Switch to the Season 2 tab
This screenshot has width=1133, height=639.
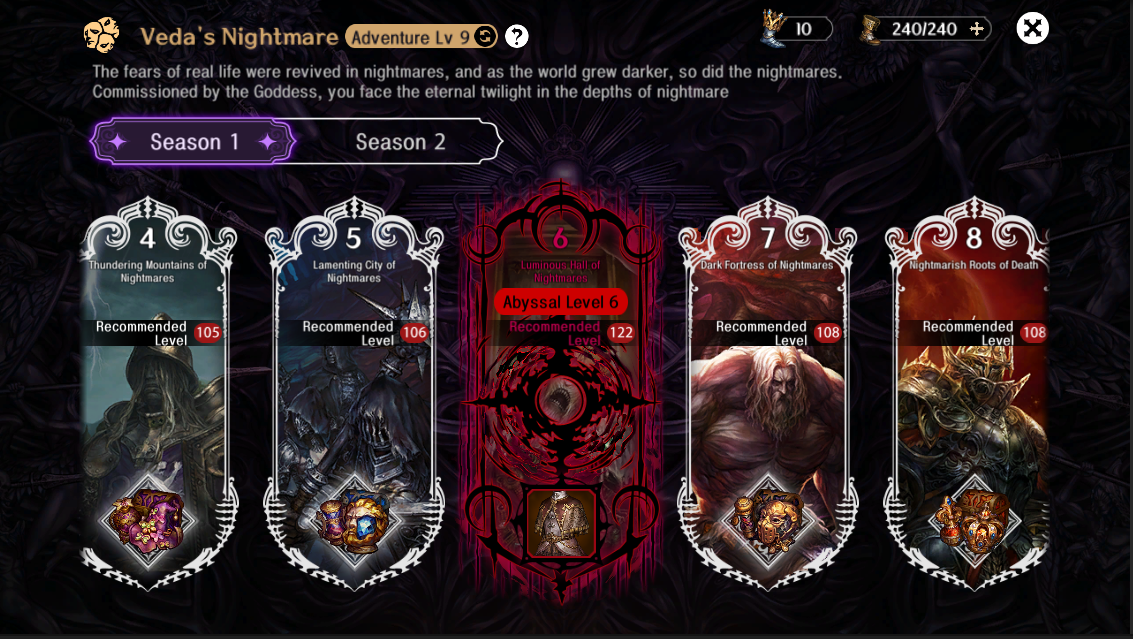[401, 142]
